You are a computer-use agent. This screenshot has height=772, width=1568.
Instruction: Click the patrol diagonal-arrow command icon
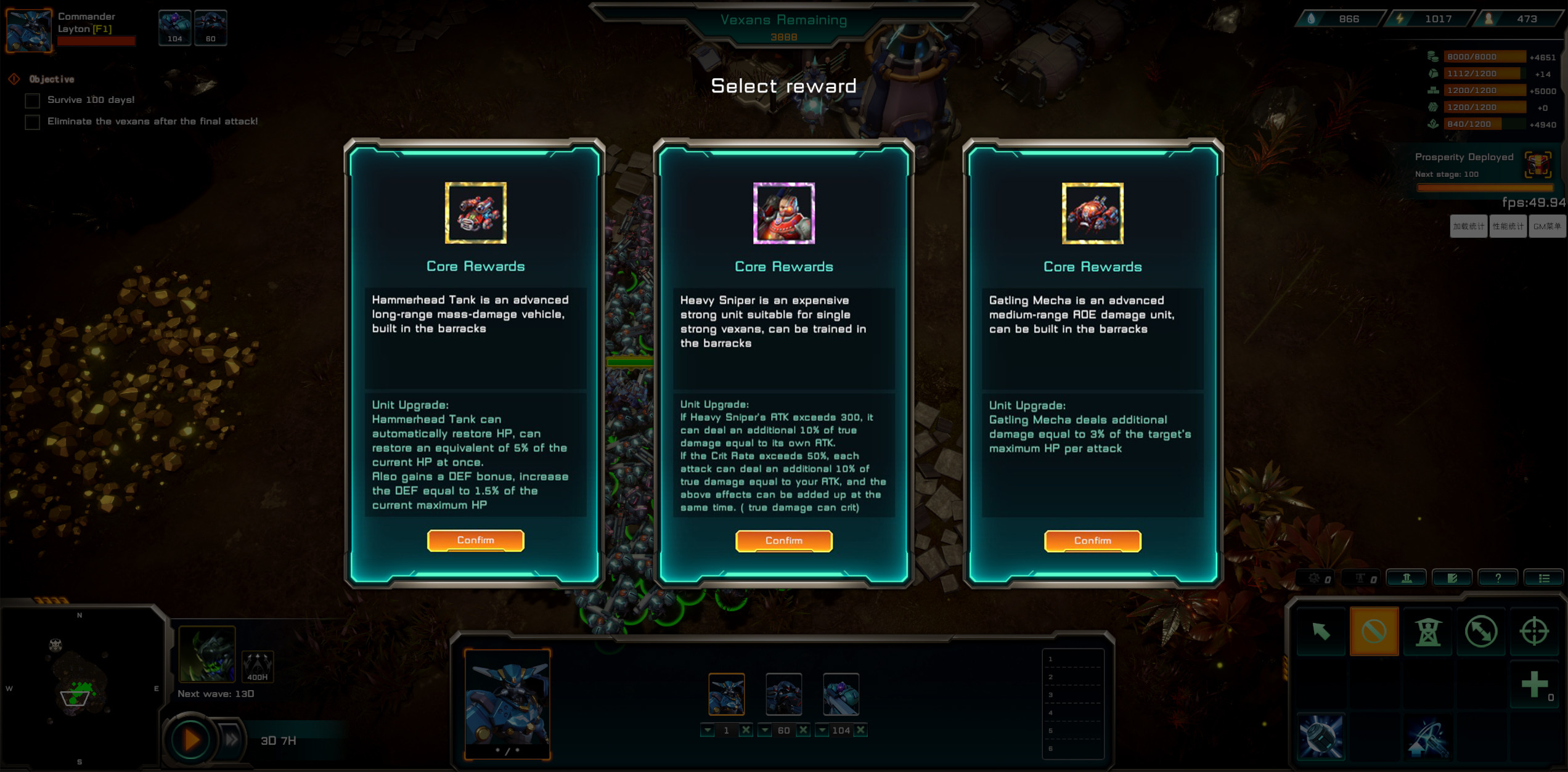click(x=1482, y=631)
